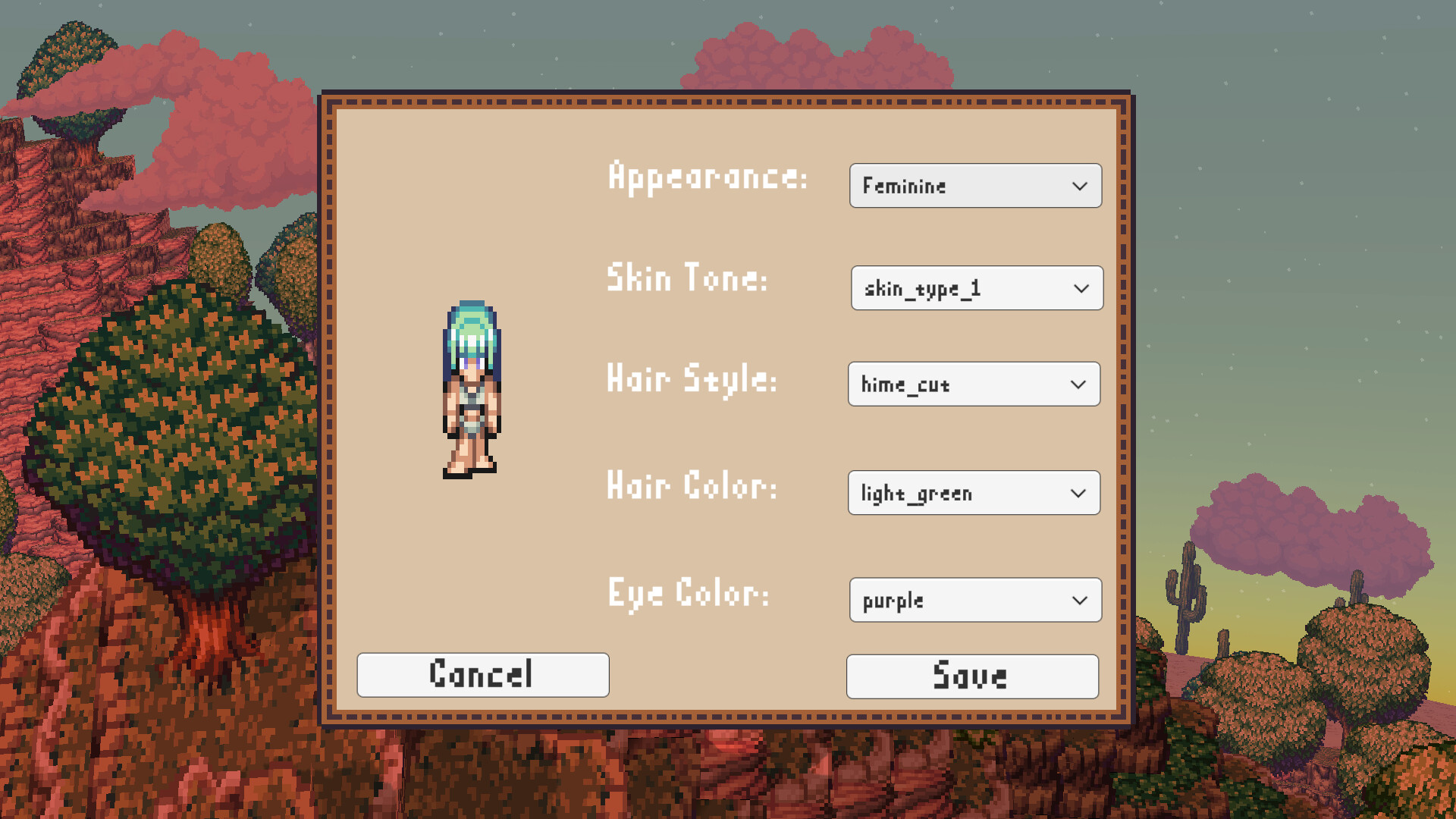Click the chevron arrow on the Hair Color selector
This screenshot has width=1456, height=819.
[1079, 493]
